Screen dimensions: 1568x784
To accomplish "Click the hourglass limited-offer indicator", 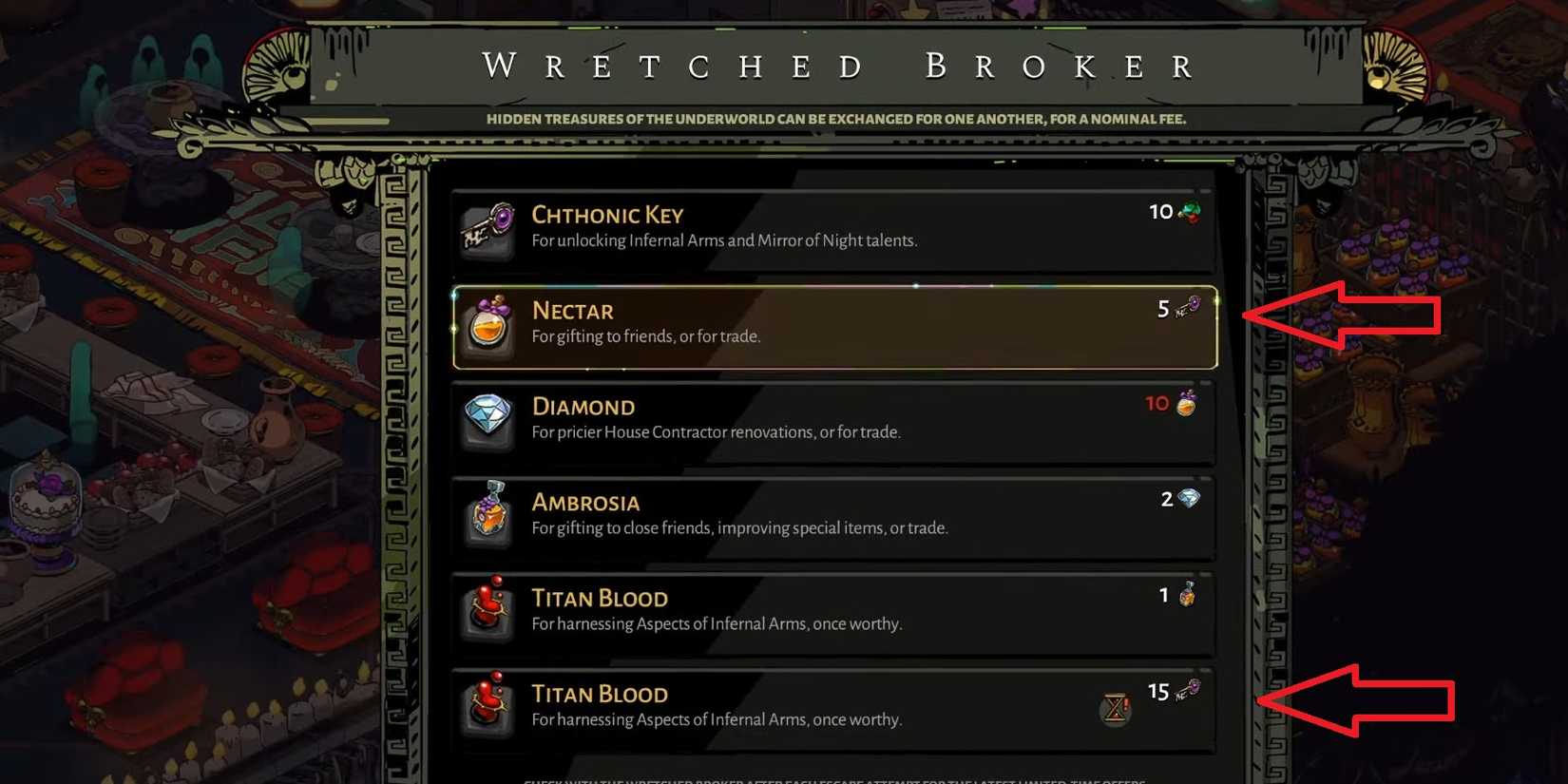I will point(1114,709).
